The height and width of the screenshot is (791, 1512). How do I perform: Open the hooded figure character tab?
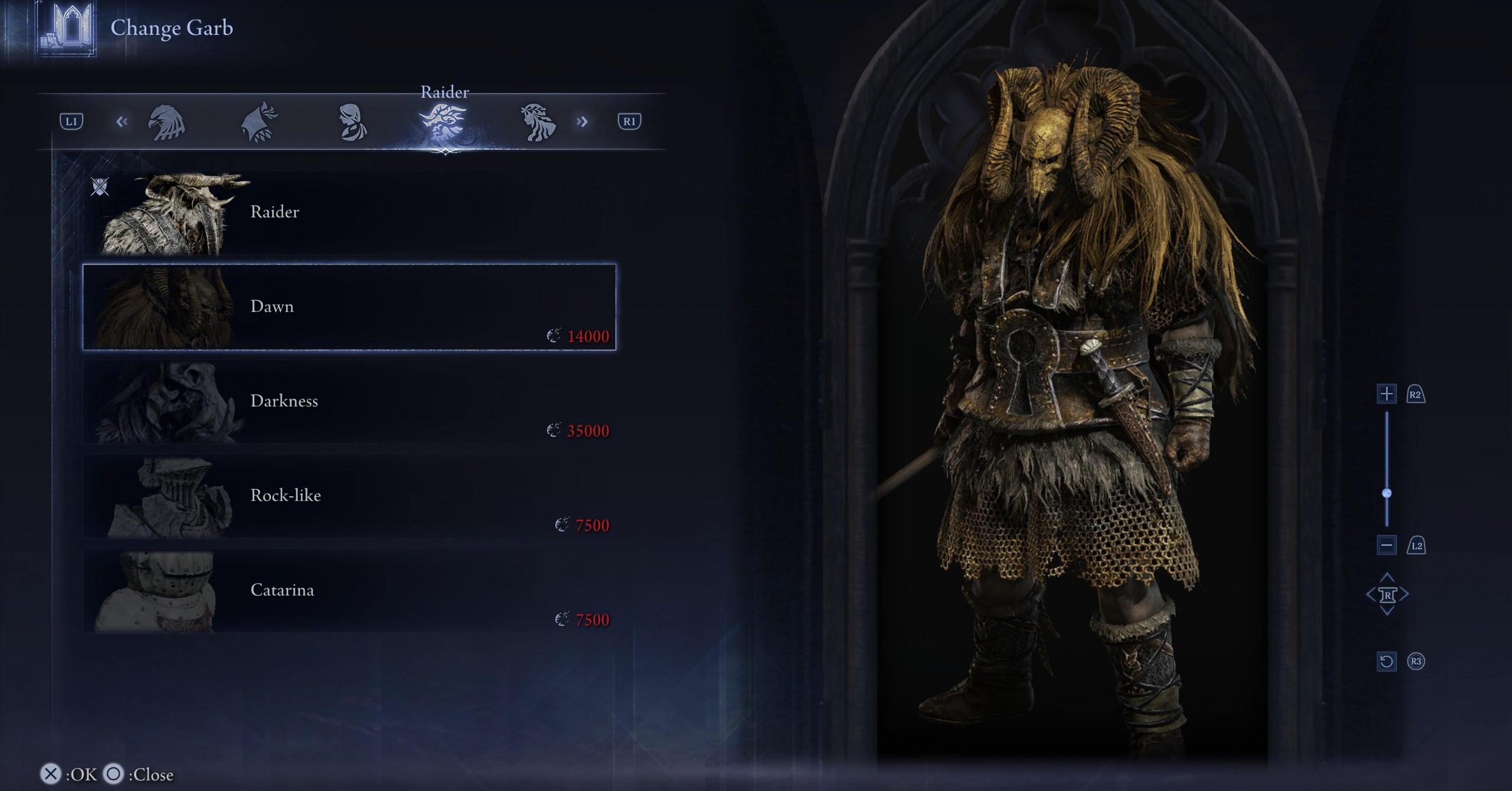point(259,122)
